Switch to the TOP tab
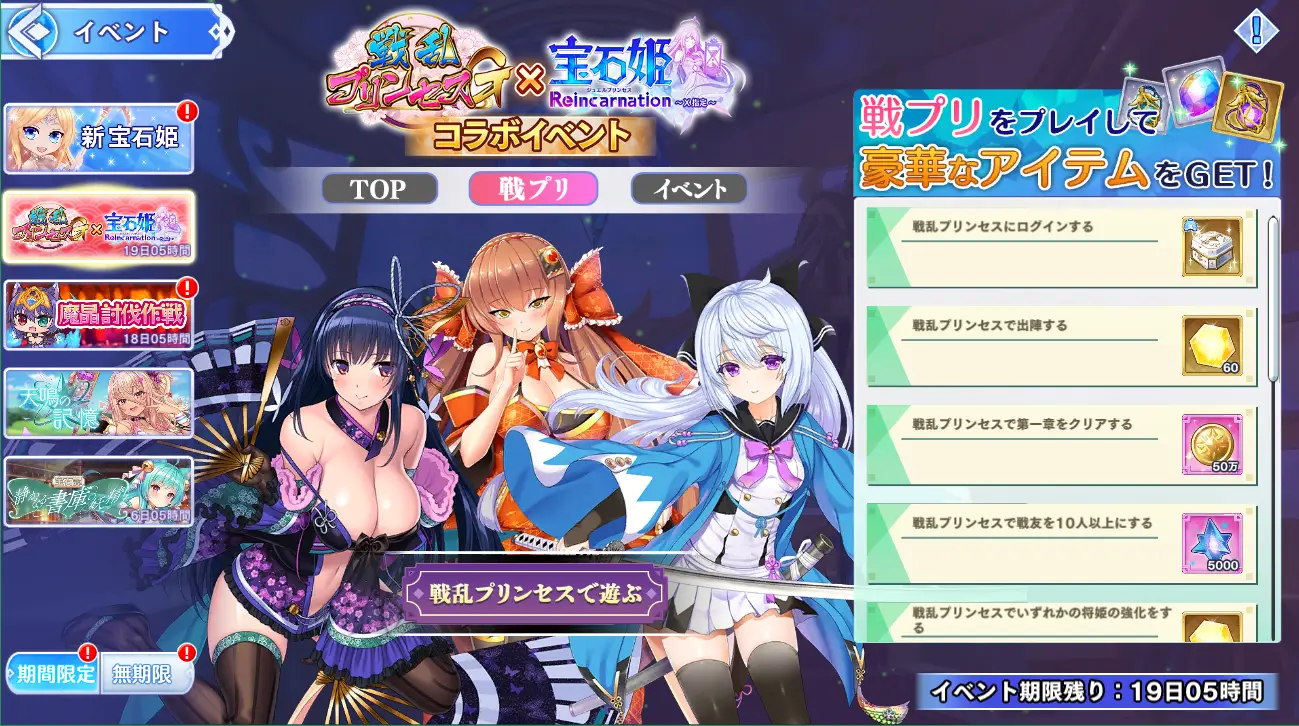Viewport: 1299px width, 726px height. pyautogui.click(x=379, y=189)
